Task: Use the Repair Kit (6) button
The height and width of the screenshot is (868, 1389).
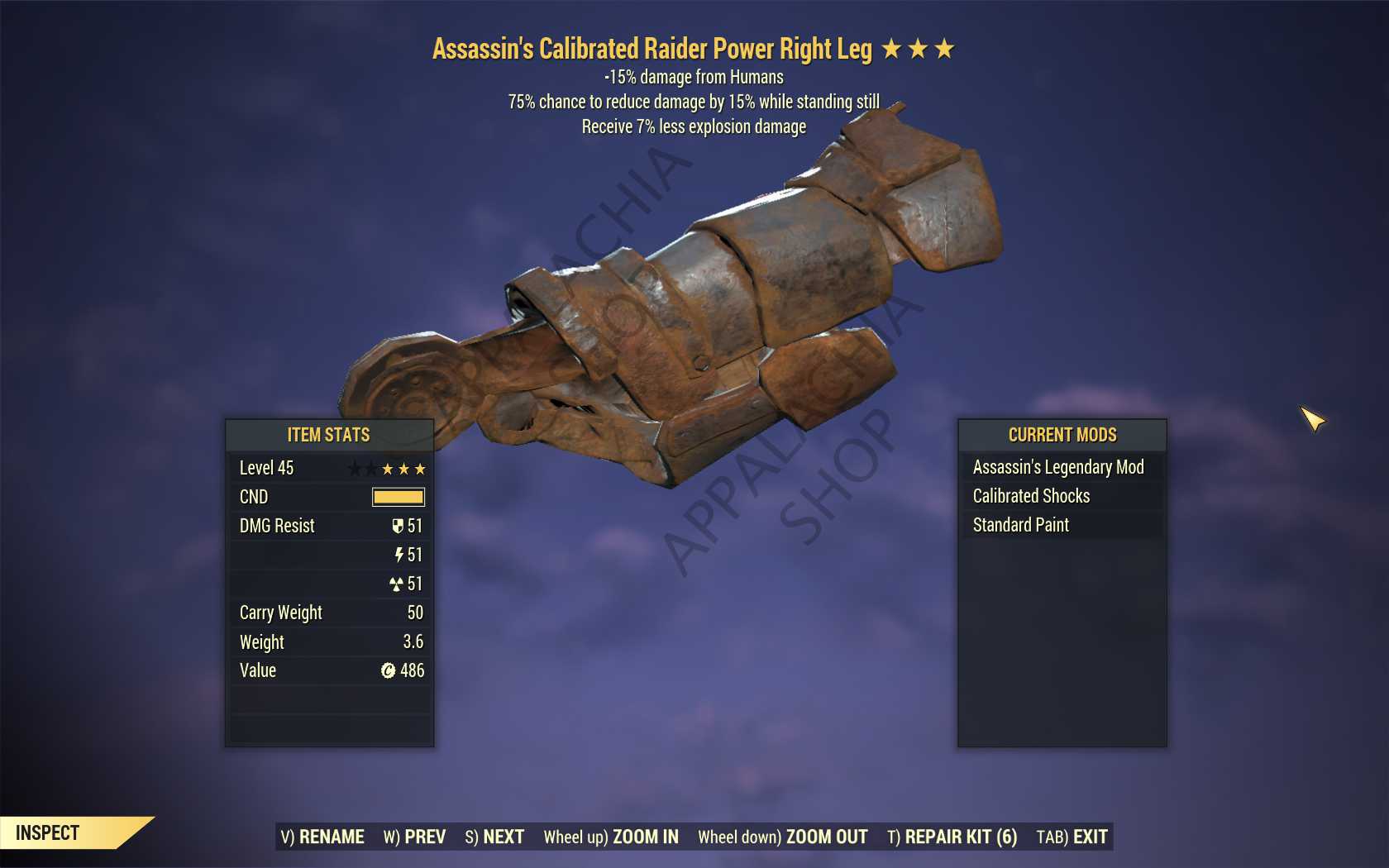Action: coord(952,837)
